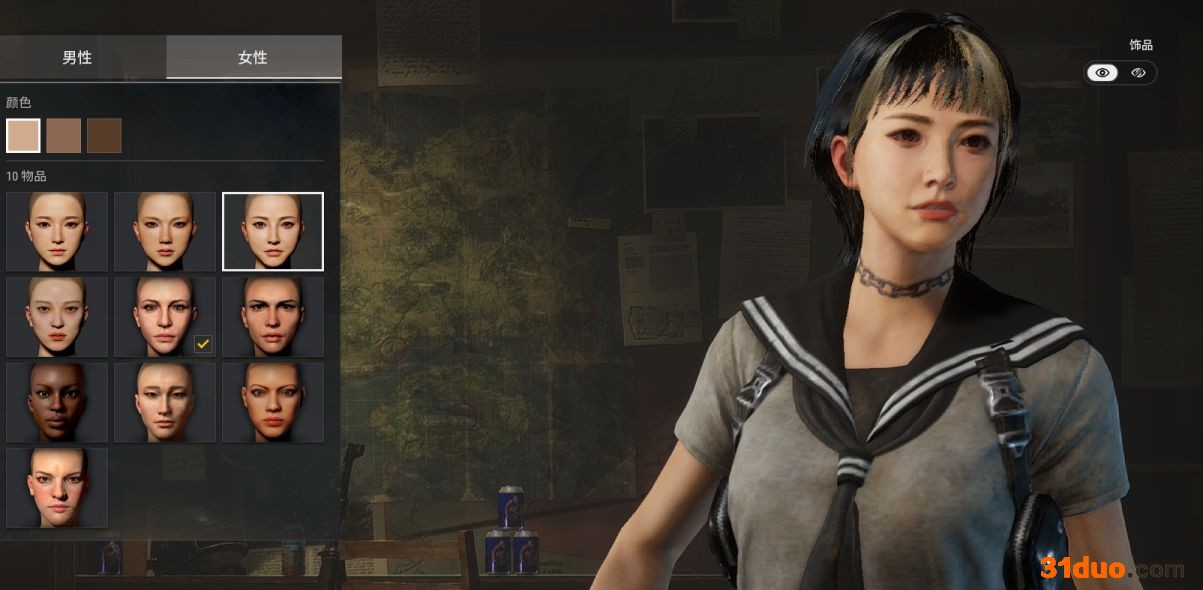Select the 女性 (female) tab
The image size is (1203, 590).
click(253, 57)
